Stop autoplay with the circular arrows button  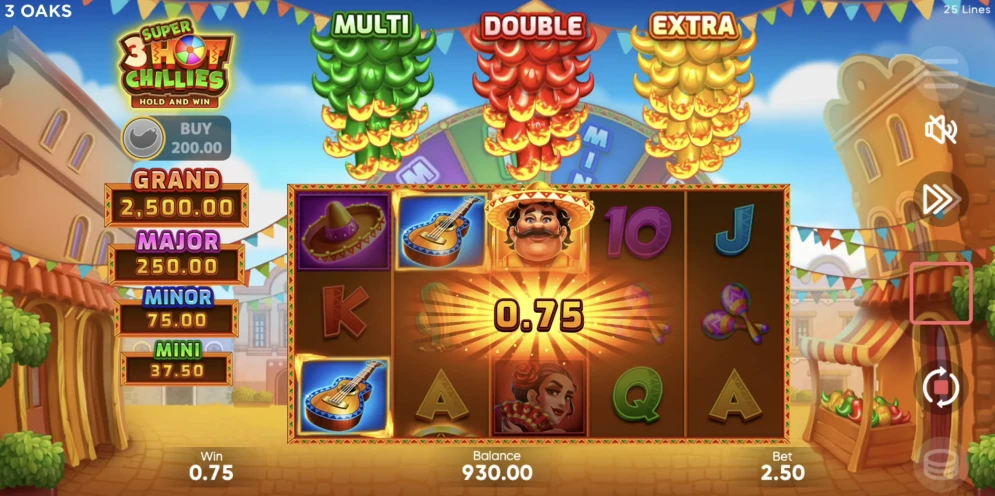tap(940, 387)
